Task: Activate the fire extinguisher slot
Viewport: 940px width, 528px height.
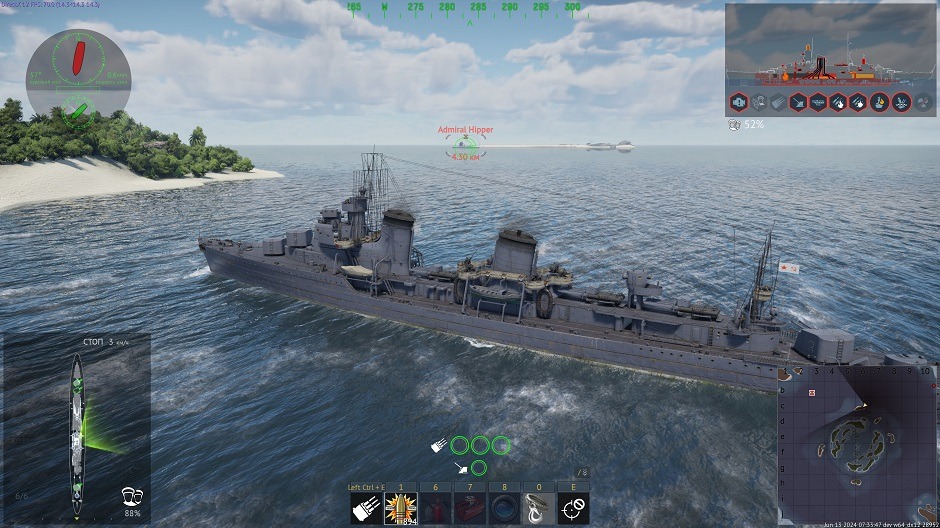Action: pyautogui.click(x=435, y=509)
